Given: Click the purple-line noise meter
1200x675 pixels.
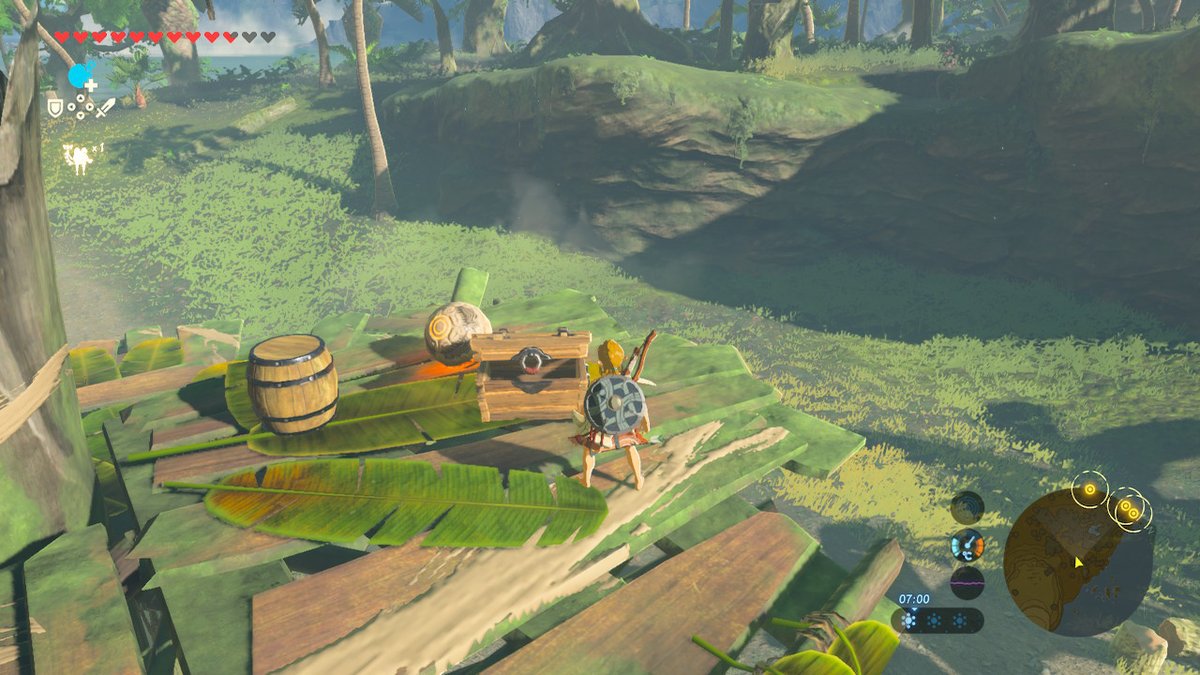Looking at the screenshot, I should point(967,582).
